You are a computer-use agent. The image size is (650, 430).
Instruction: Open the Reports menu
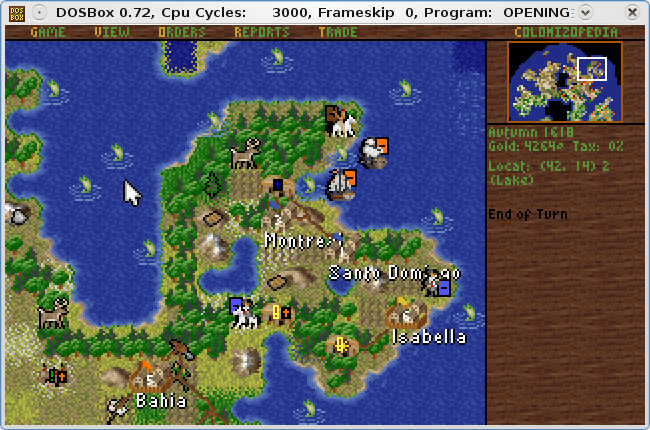(262, 32)
